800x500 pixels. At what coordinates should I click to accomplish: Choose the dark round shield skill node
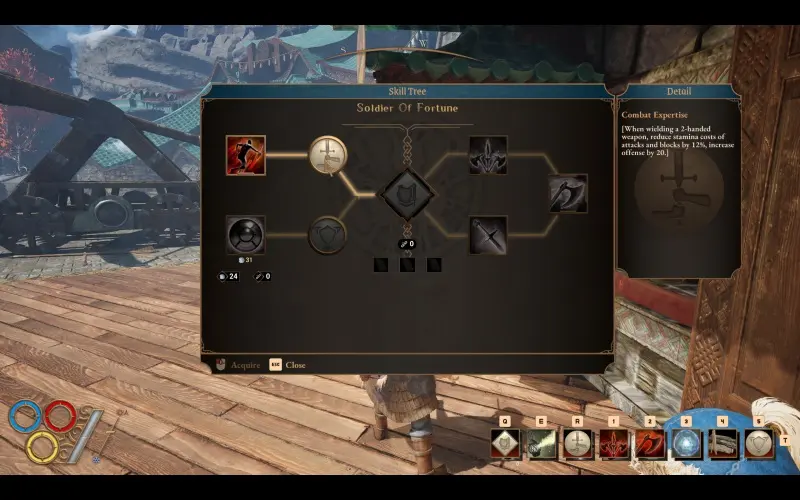245,235
